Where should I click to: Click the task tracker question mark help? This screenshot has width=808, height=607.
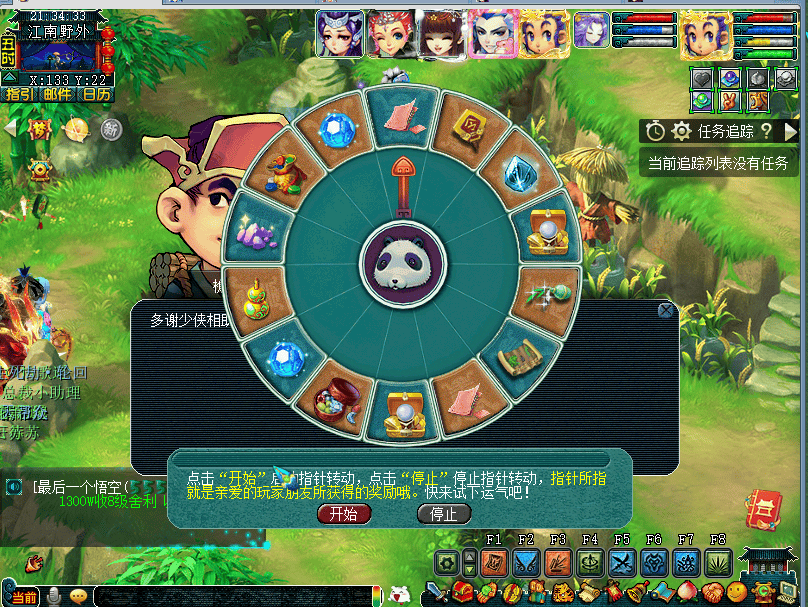pos(766,131)
